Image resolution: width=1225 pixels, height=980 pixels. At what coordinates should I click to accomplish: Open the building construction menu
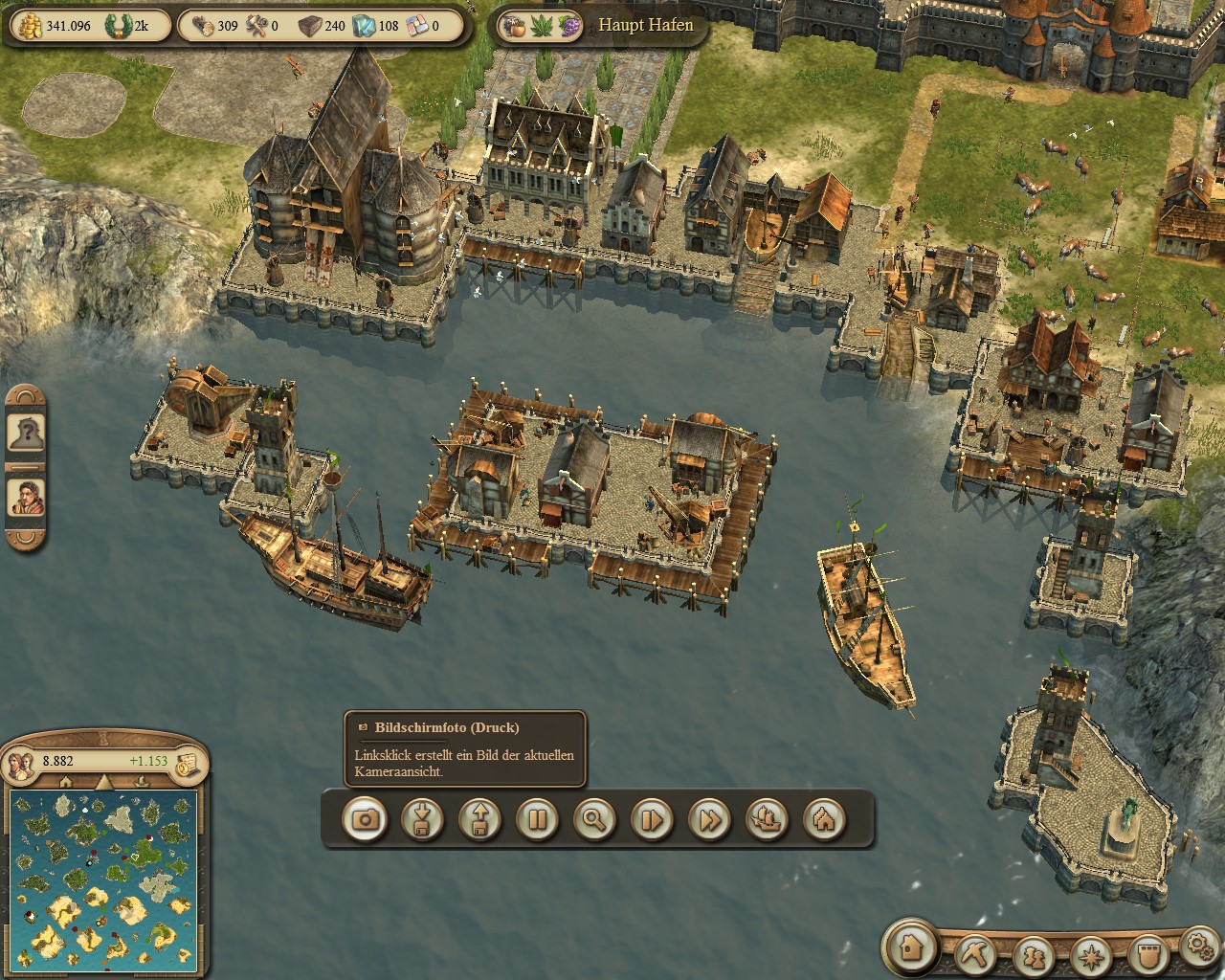click(x=909, y=947)
